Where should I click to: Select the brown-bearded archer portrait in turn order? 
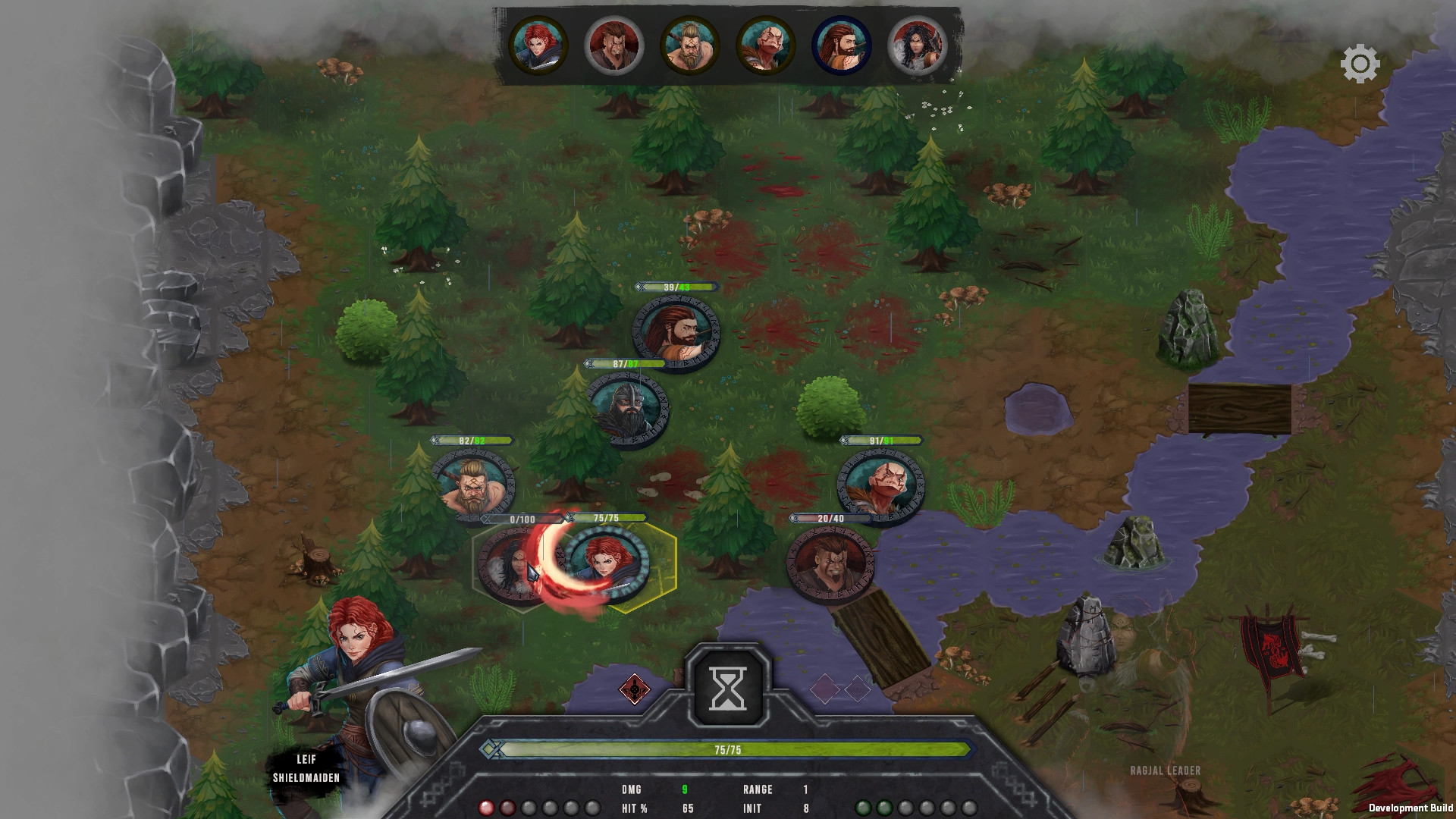point(841,45)
